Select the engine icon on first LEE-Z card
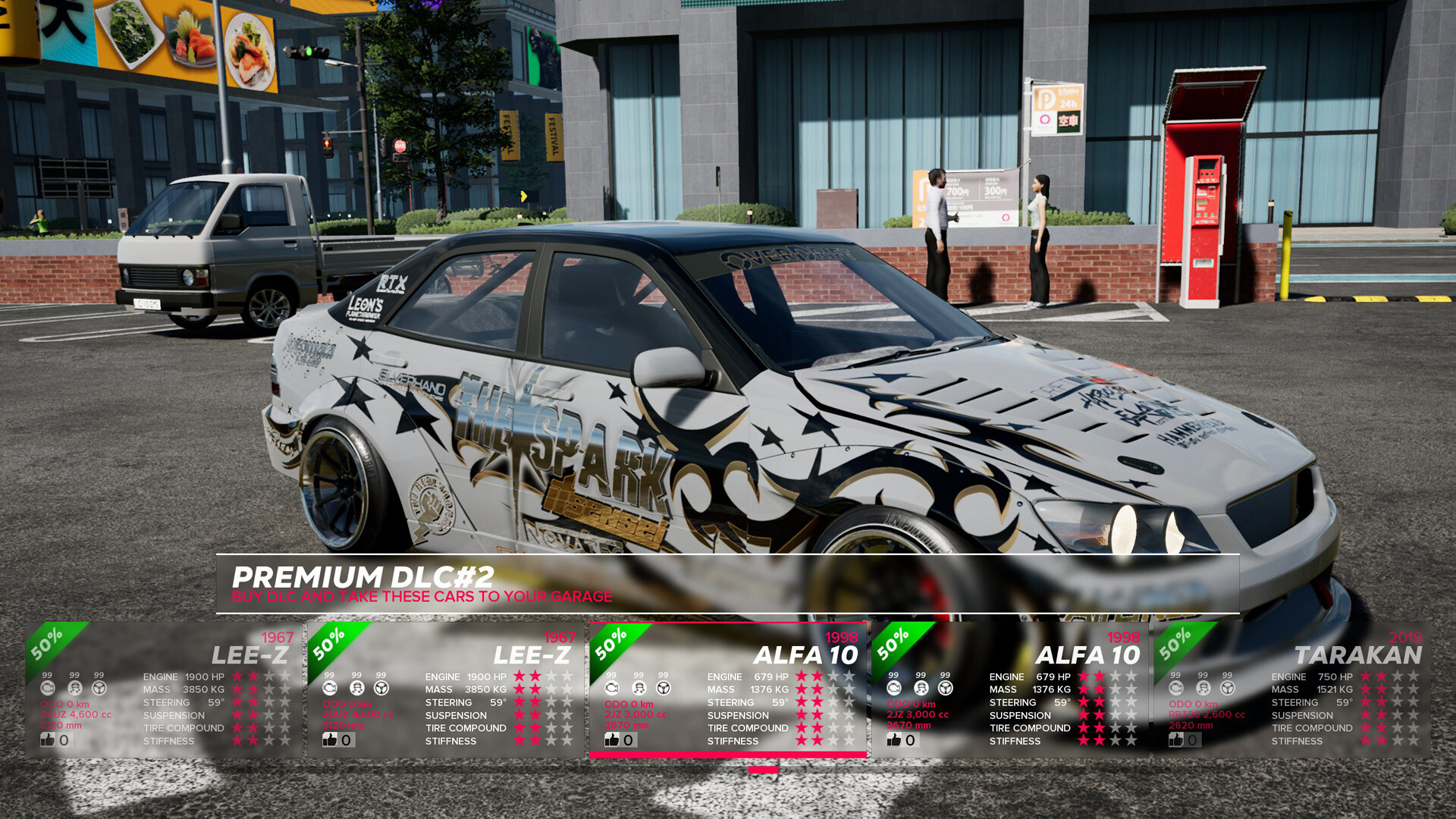This screenshot has height=819, width=1456. [x=47, y=688]
